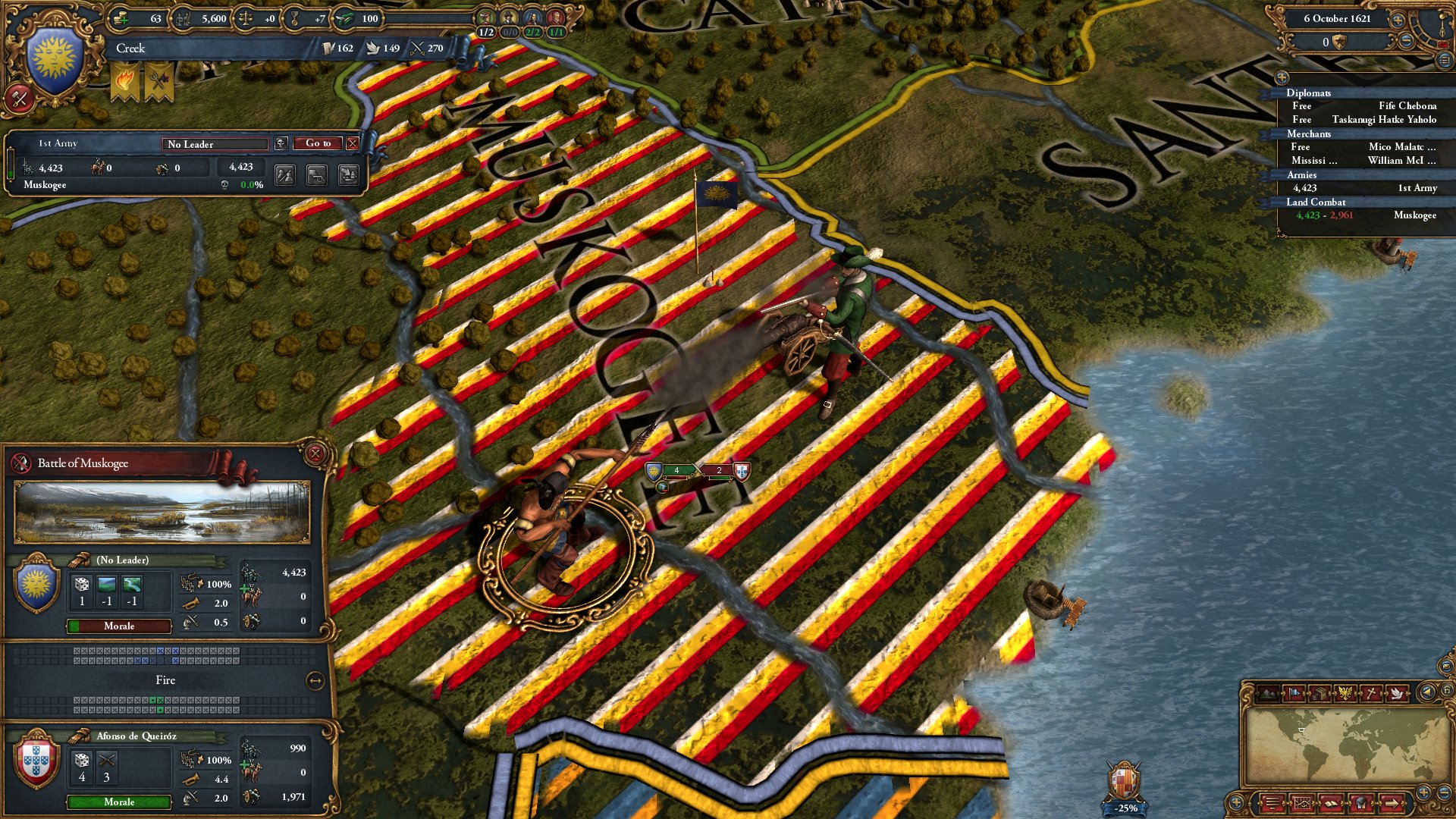This screenshot has width=1456, height=819.
Task: Select the diplomatic mapmode dove icon
Action: coord(1397,692)
